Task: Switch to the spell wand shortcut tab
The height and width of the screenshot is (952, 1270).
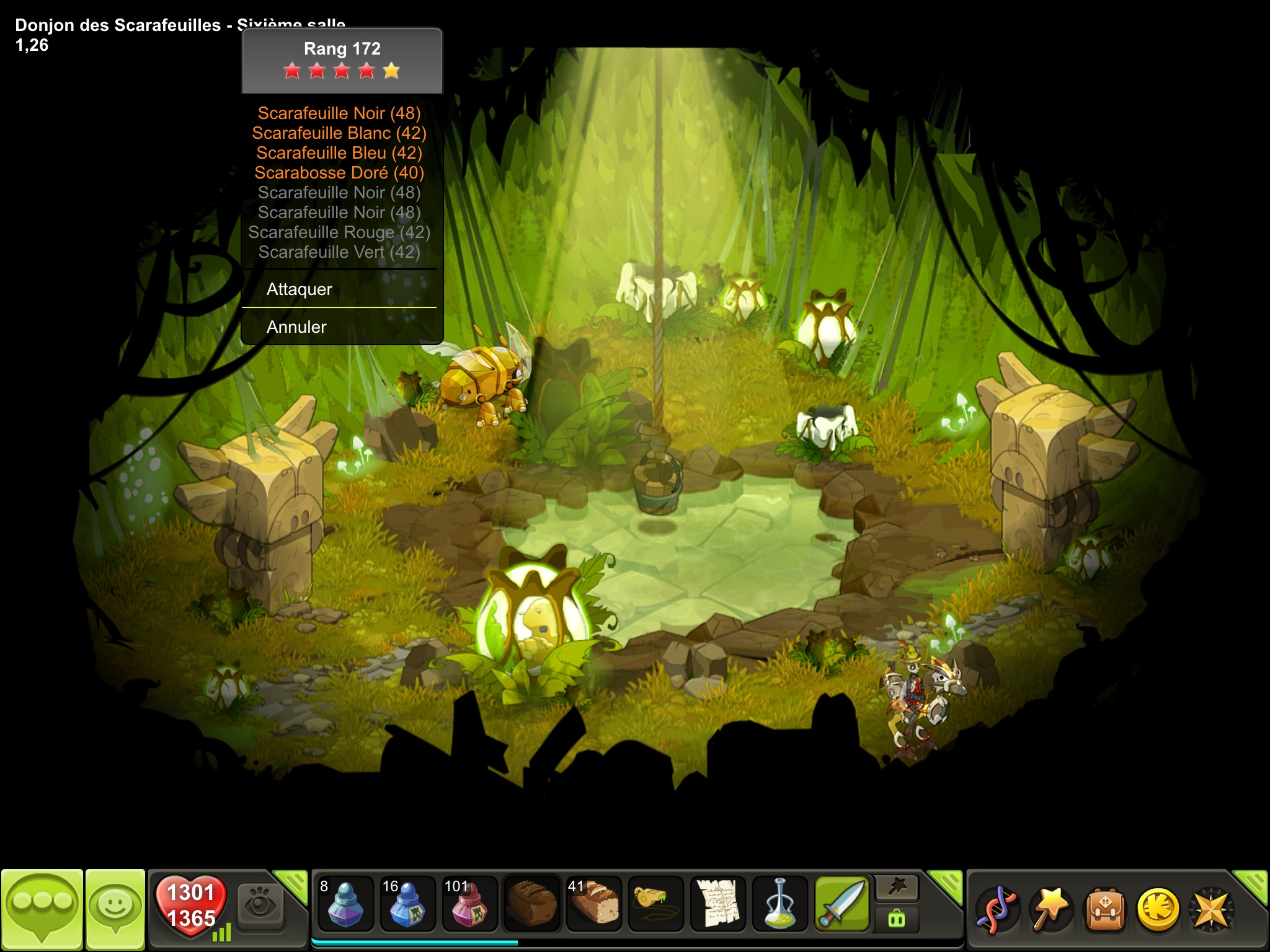Action: click(x=897, y=889)
